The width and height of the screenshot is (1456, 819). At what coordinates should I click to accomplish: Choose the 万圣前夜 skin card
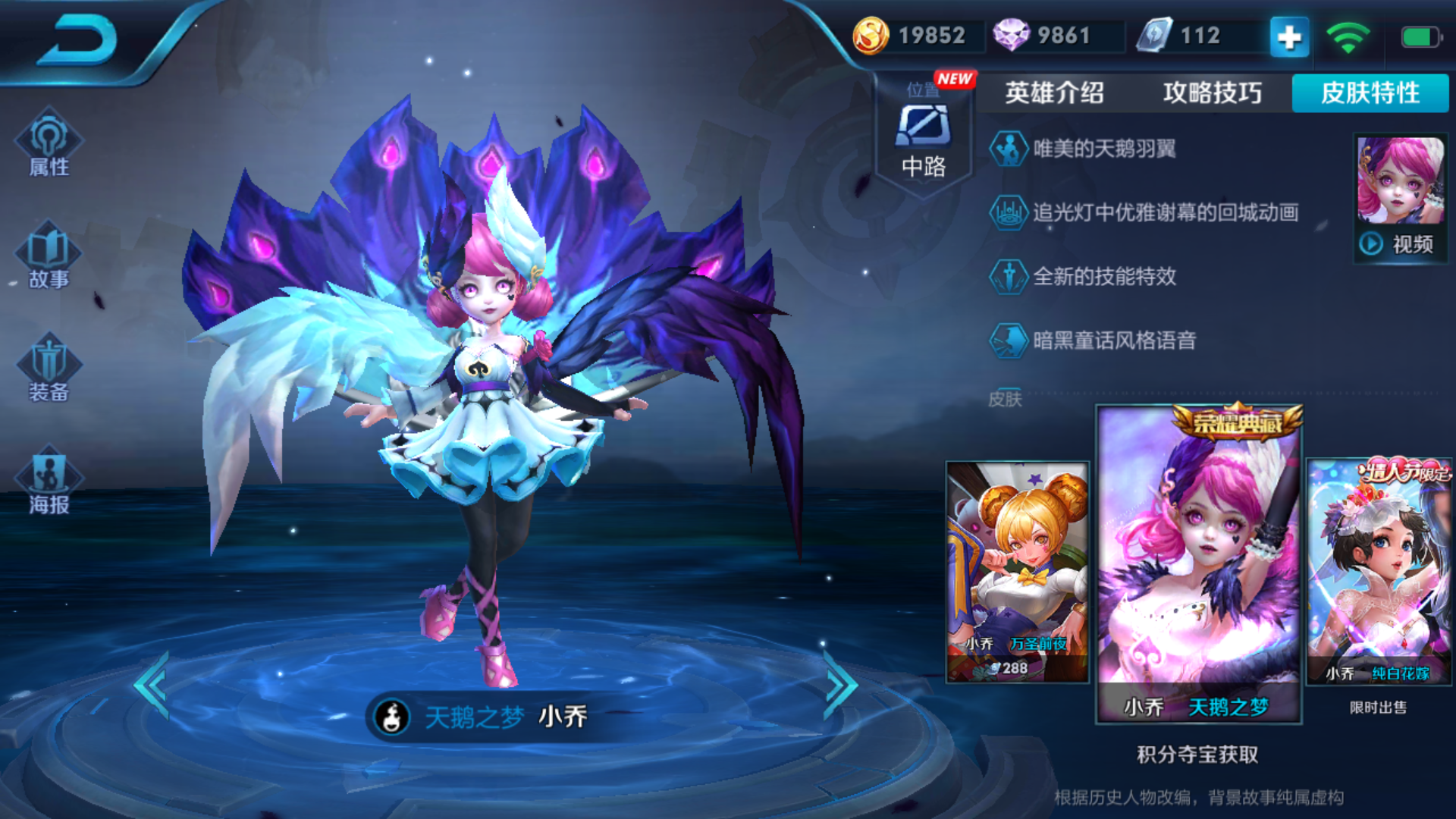click(x=1017, y=571)
